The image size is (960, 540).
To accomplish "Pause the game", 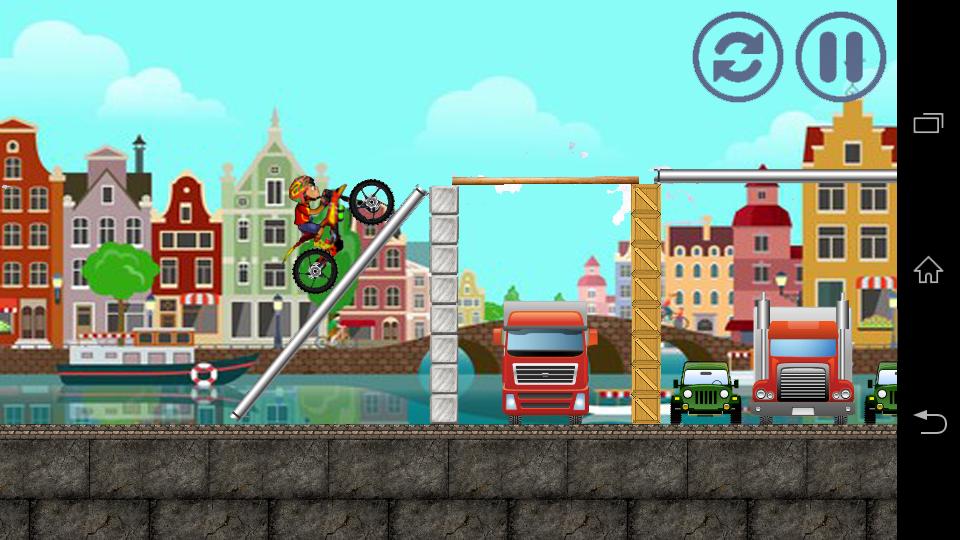I will click(x=840, y=57).
